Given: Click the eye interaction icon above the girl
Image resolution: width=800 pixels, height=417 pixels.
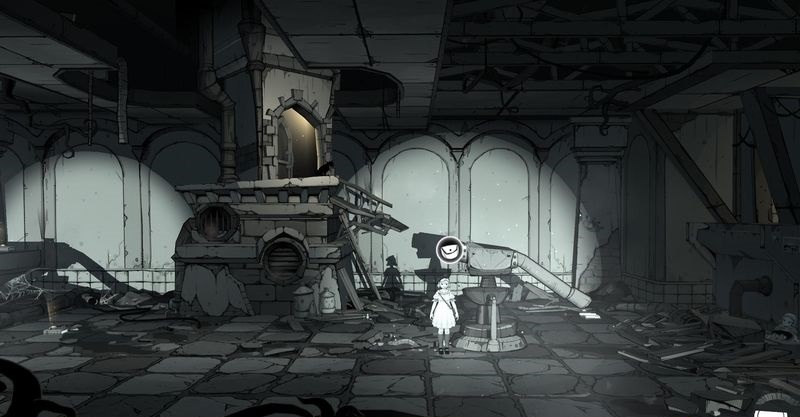Looking at the screenshot, I should (x=451, y=250).
